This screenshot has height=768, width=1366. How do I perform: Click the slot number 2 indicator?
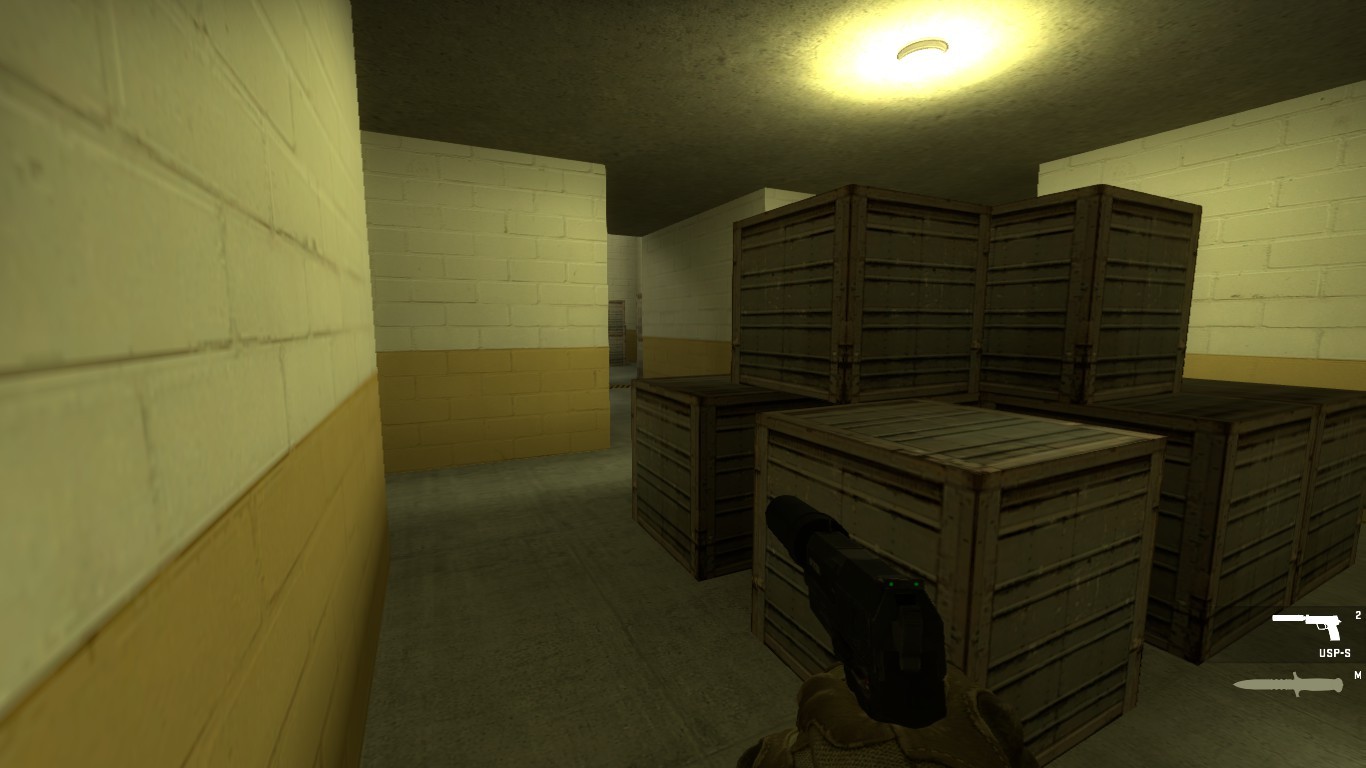1358,614
